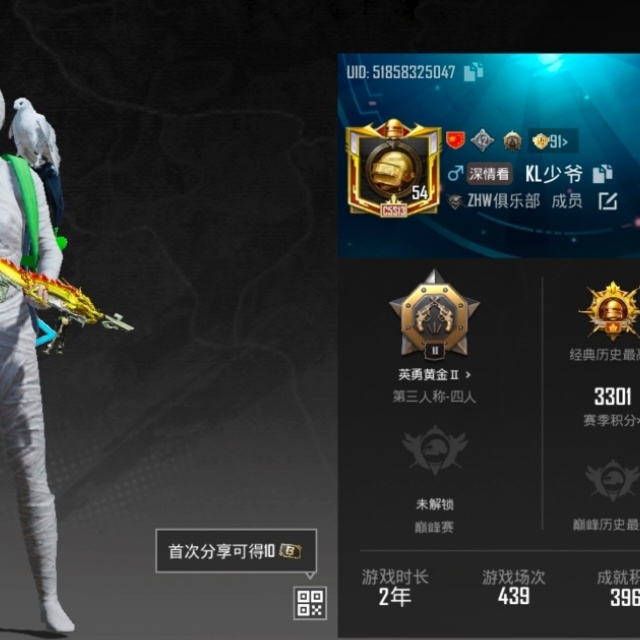Open the ZHW俱乐部 club entry

505,201
